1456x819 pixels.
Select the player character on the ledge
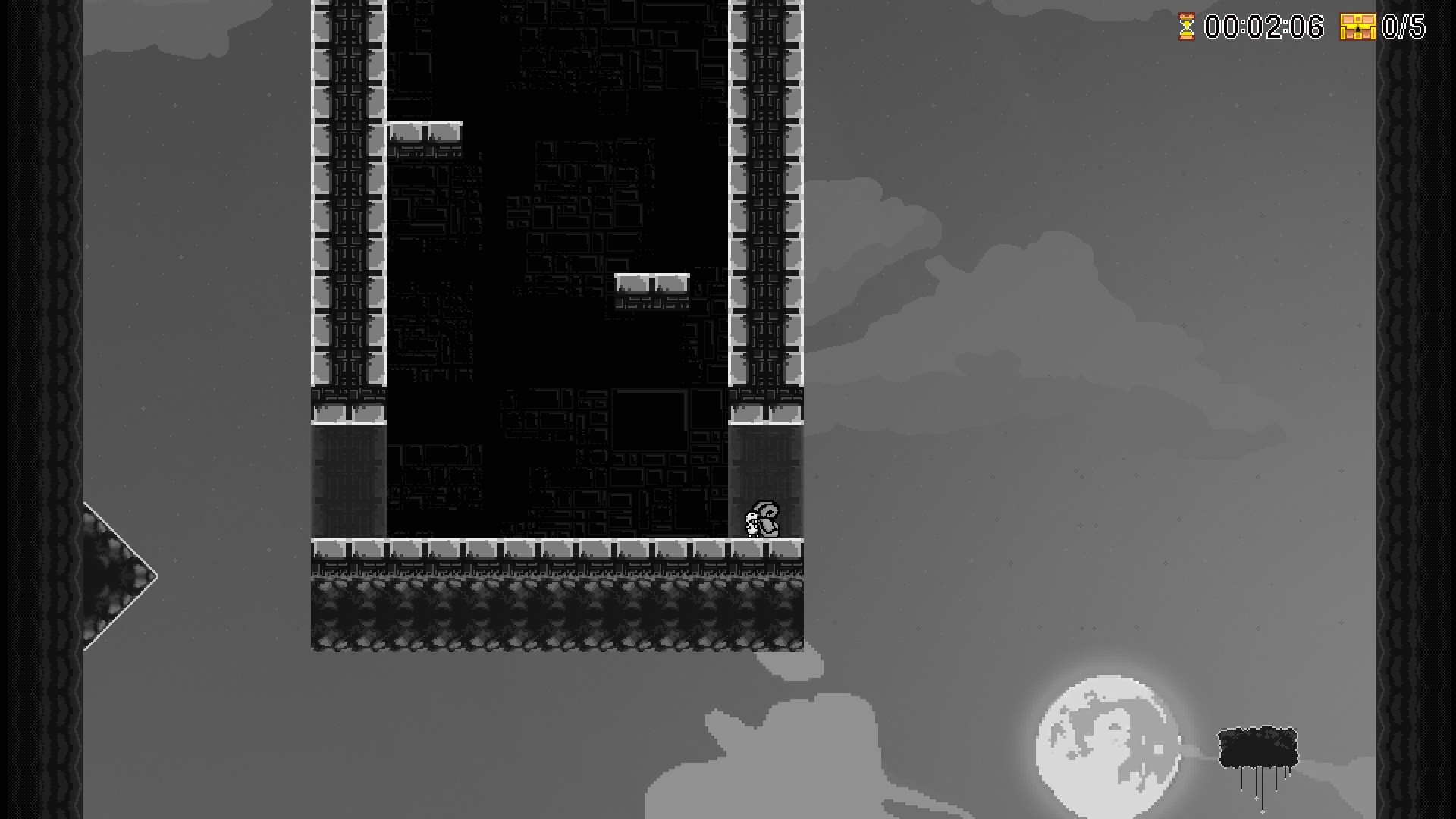[x=761, y=518]
